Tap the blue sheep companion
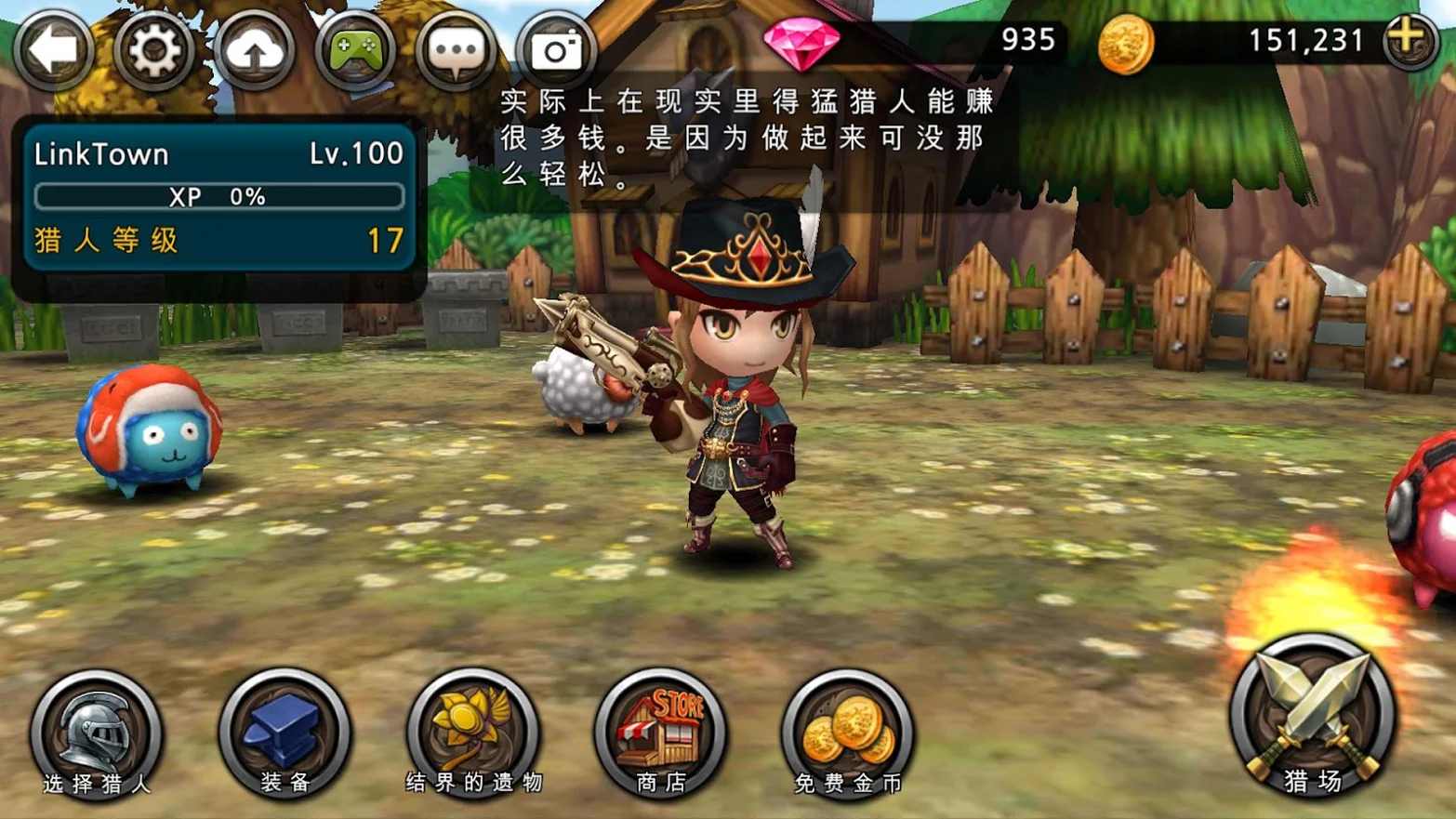The image size is (1456, 819). (x=149, y=432)
